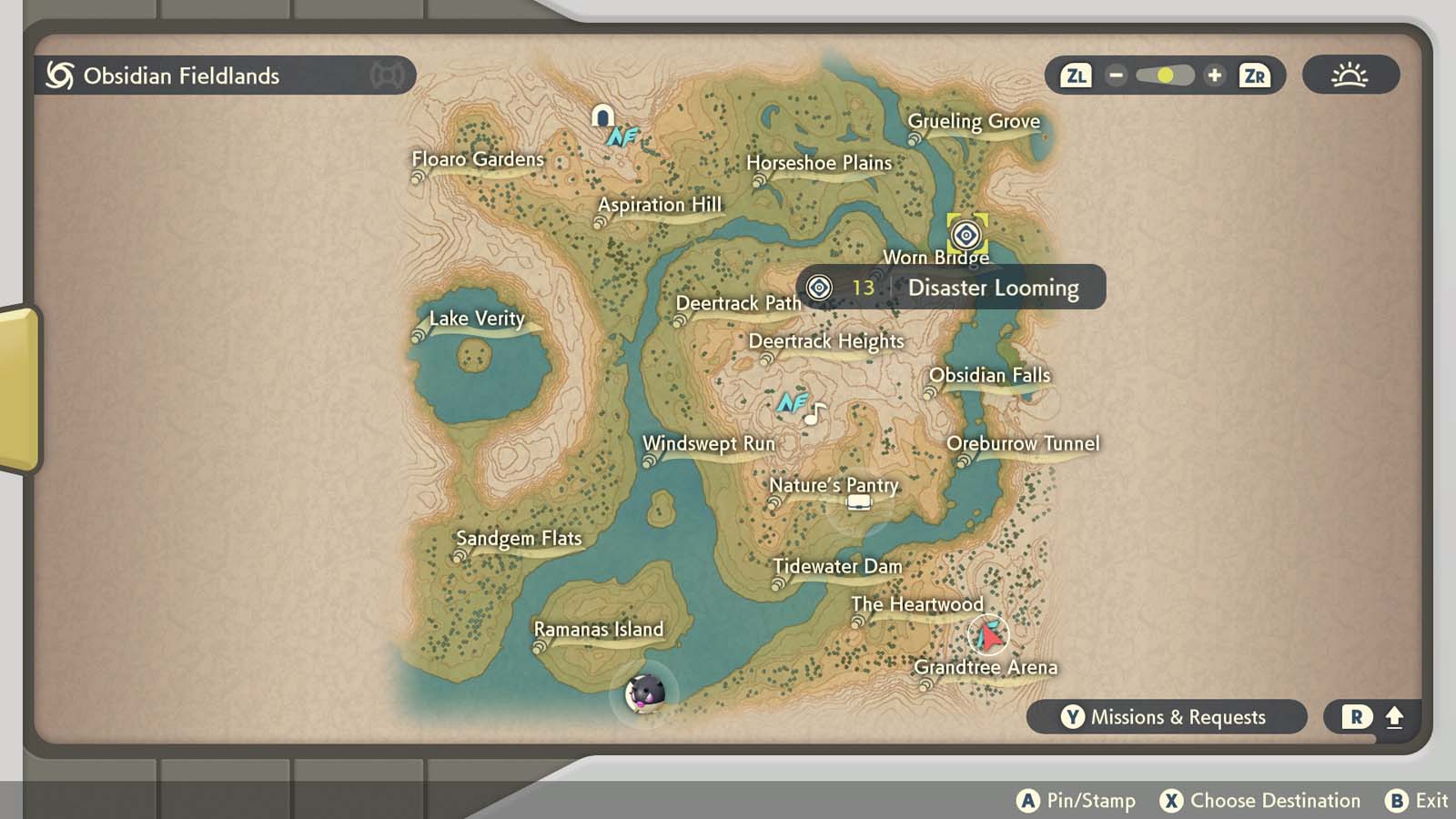The image size is (1456, 819).
Task: Click the faded ribbon icon beside the region name
Action: (x=386, y=76)
